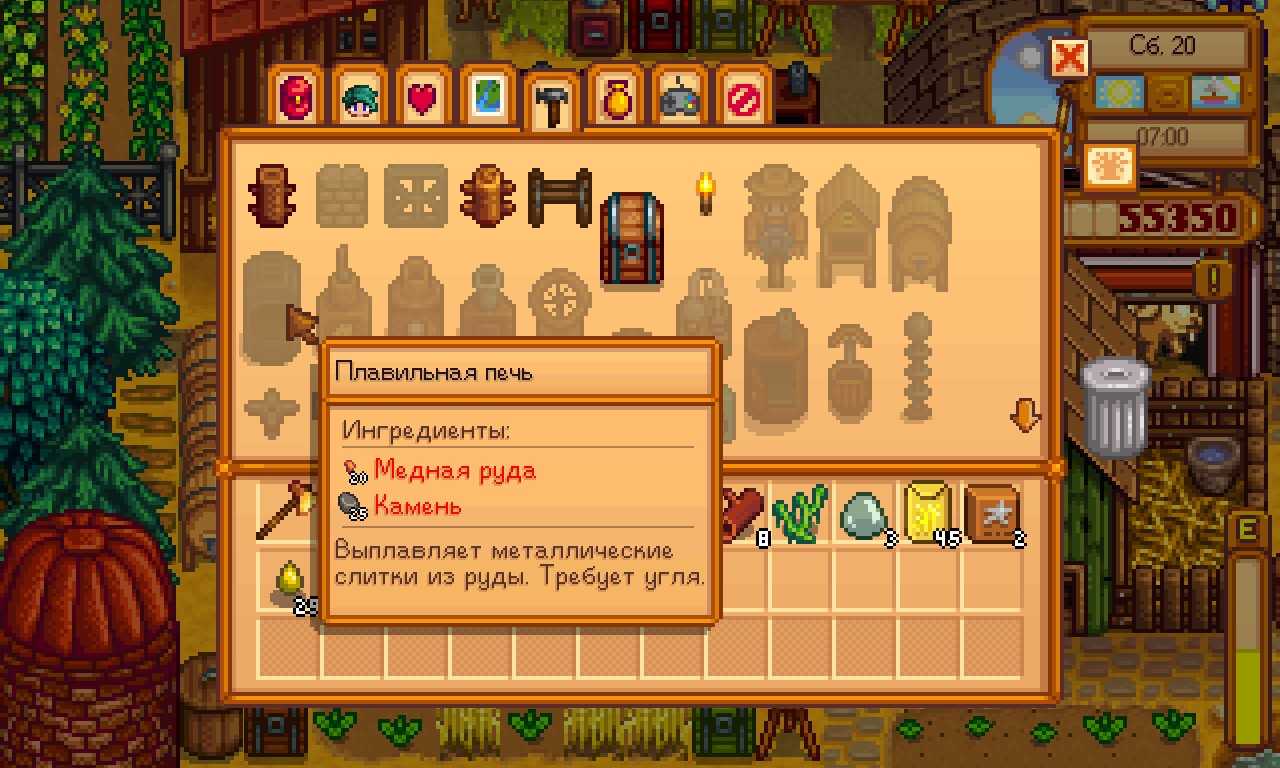1280x768 pixels.
Task: Pick the yellow item stack of 45
Action: point(929,514)
